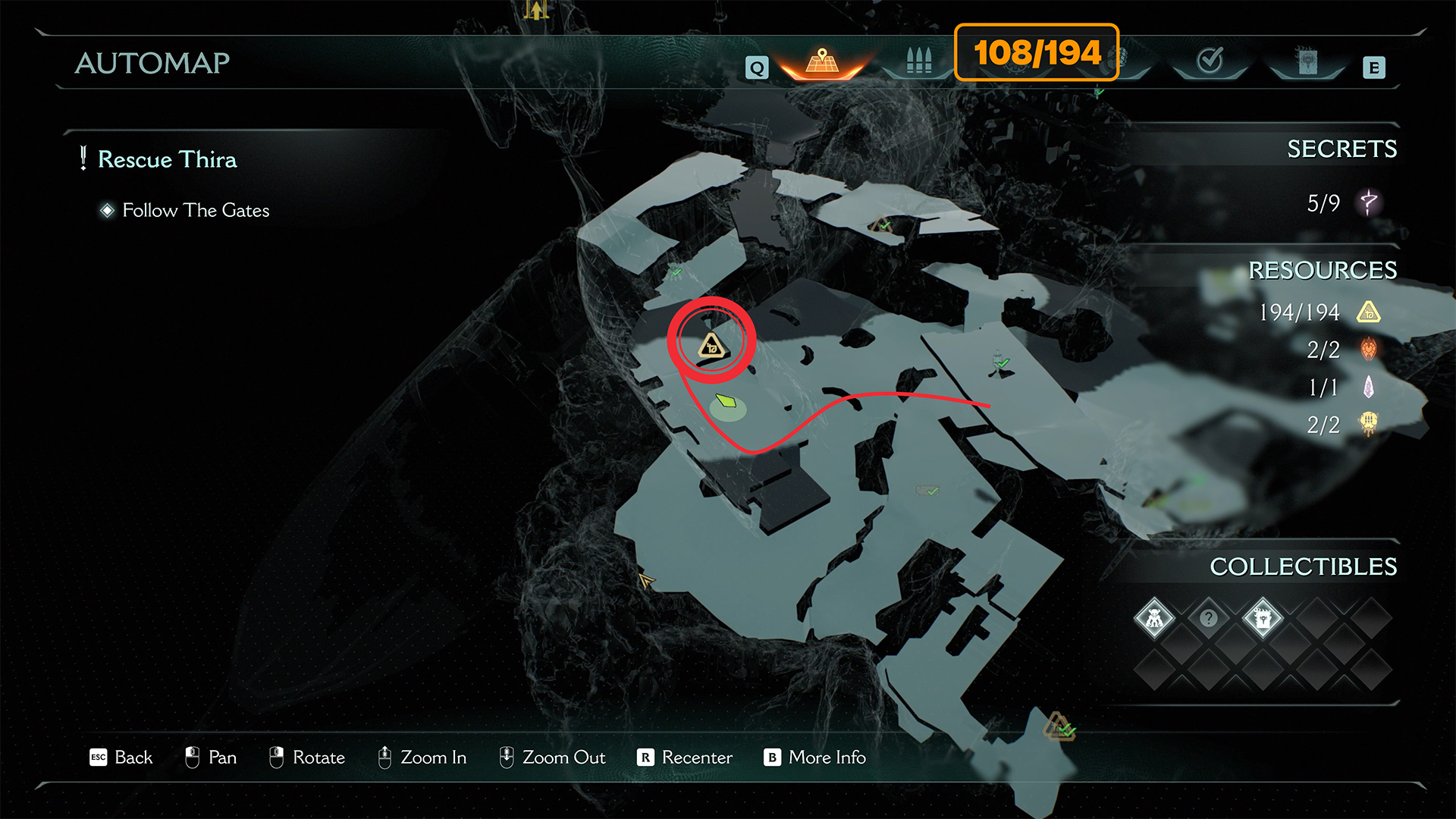Click the Follow The Gates sub-objective
1456x819 pixels.
tap(196, 210)
